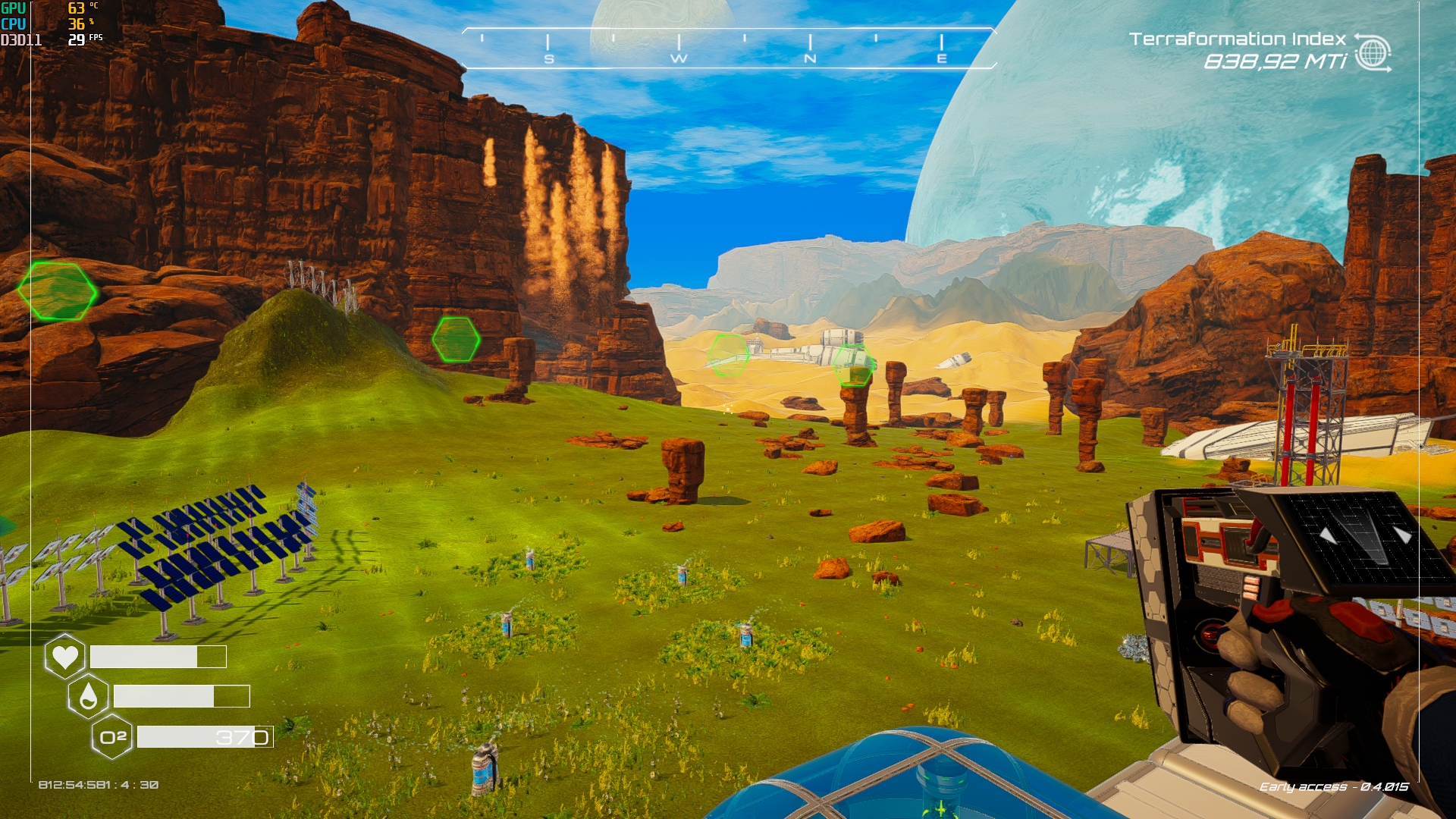This screenshot has height=819, width=1456.
Task: Click the Terraformation Index globe icon
Action: pos(1373,52)
